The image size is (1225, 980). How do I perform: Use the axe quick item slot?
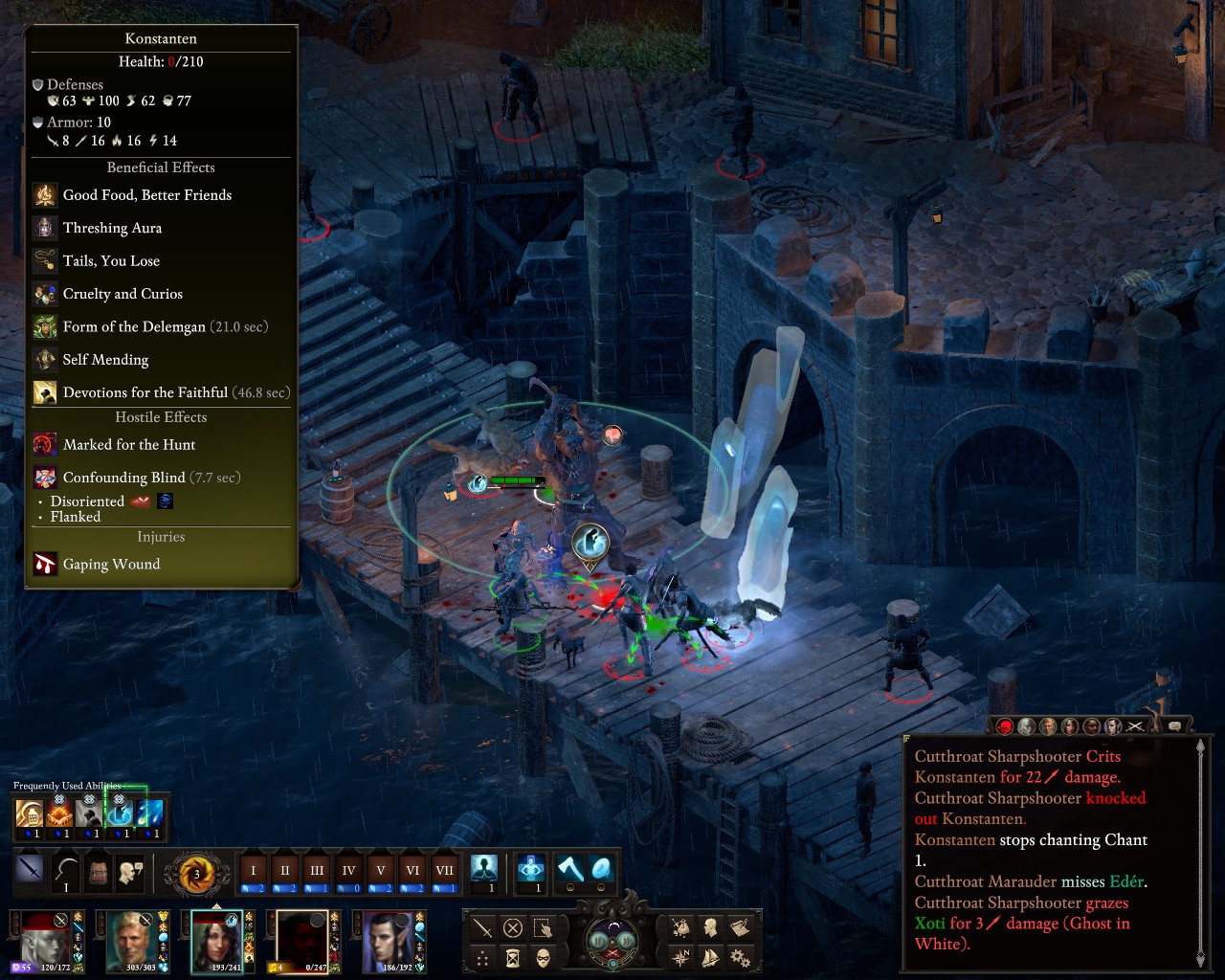(570, 869)
